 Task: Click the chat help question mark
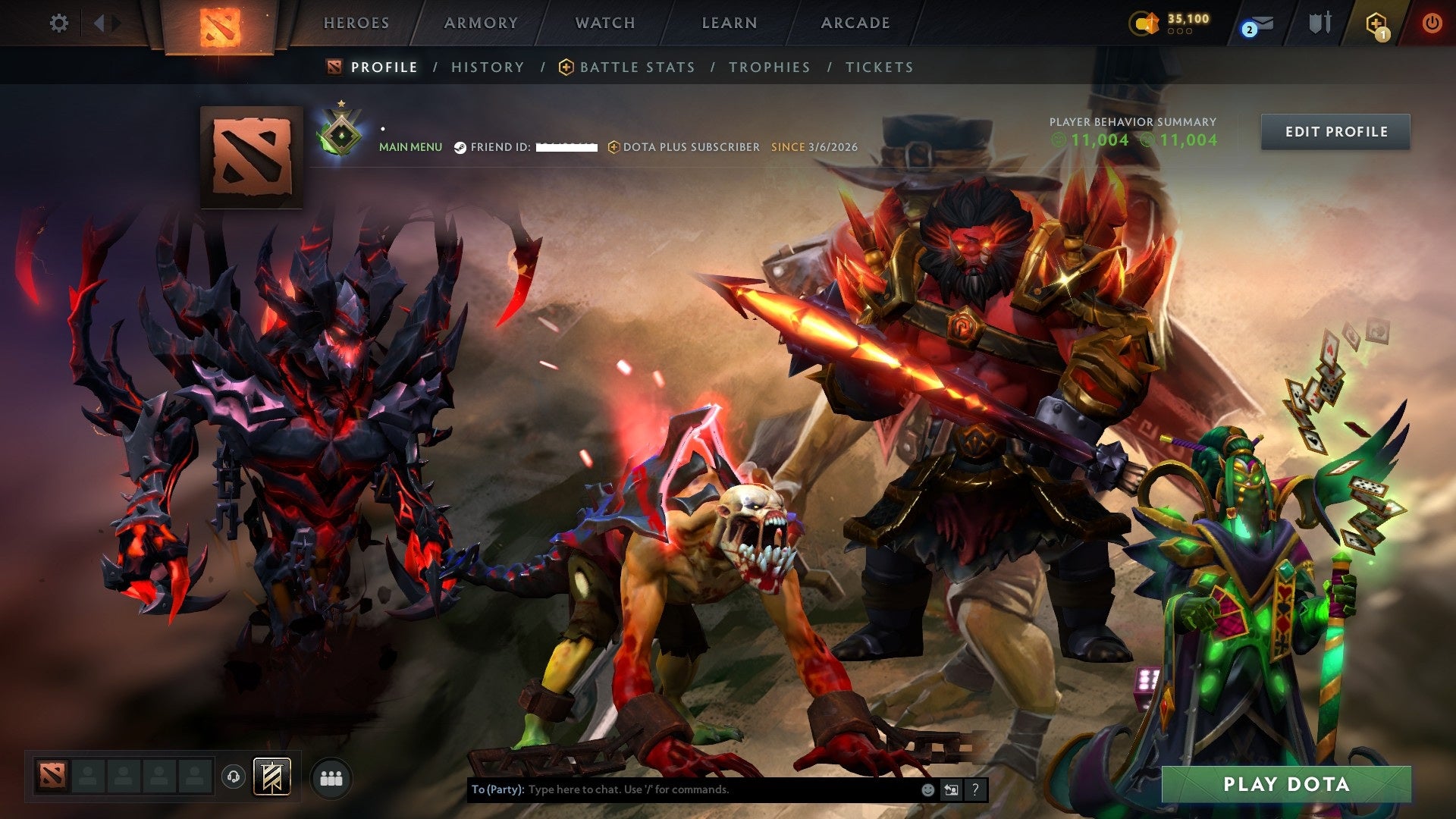point(974,789)
